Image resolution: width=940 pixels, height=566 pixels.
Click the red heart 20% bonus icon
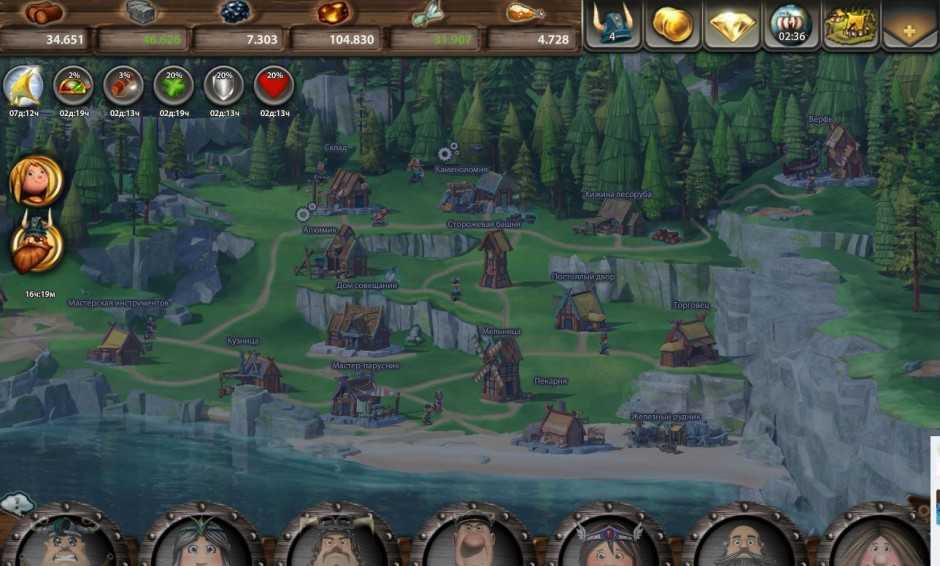[273, 86]
